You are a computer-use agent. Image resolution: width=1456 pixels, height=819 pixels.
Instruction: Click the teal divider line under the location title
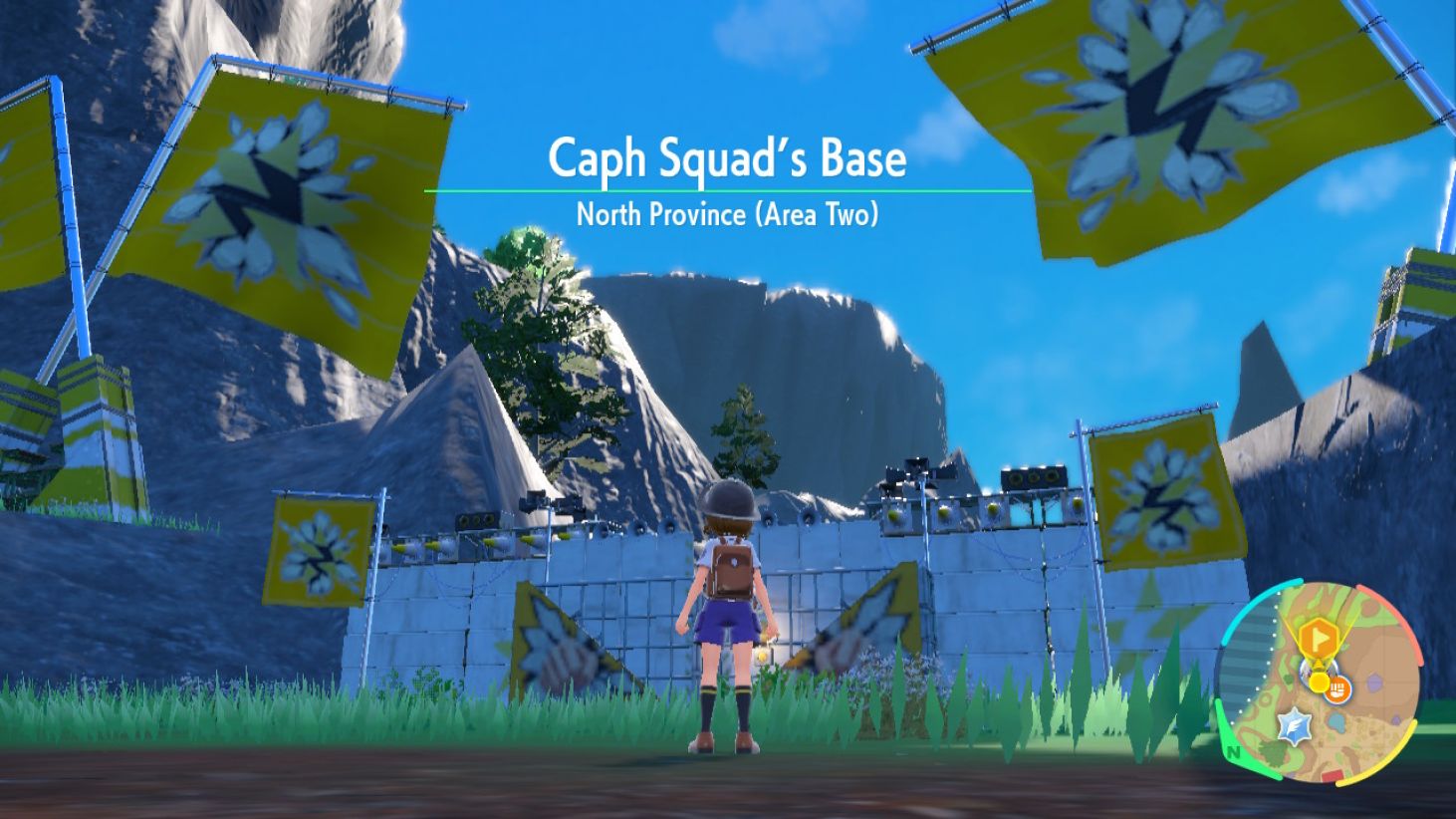click(728, 188)
